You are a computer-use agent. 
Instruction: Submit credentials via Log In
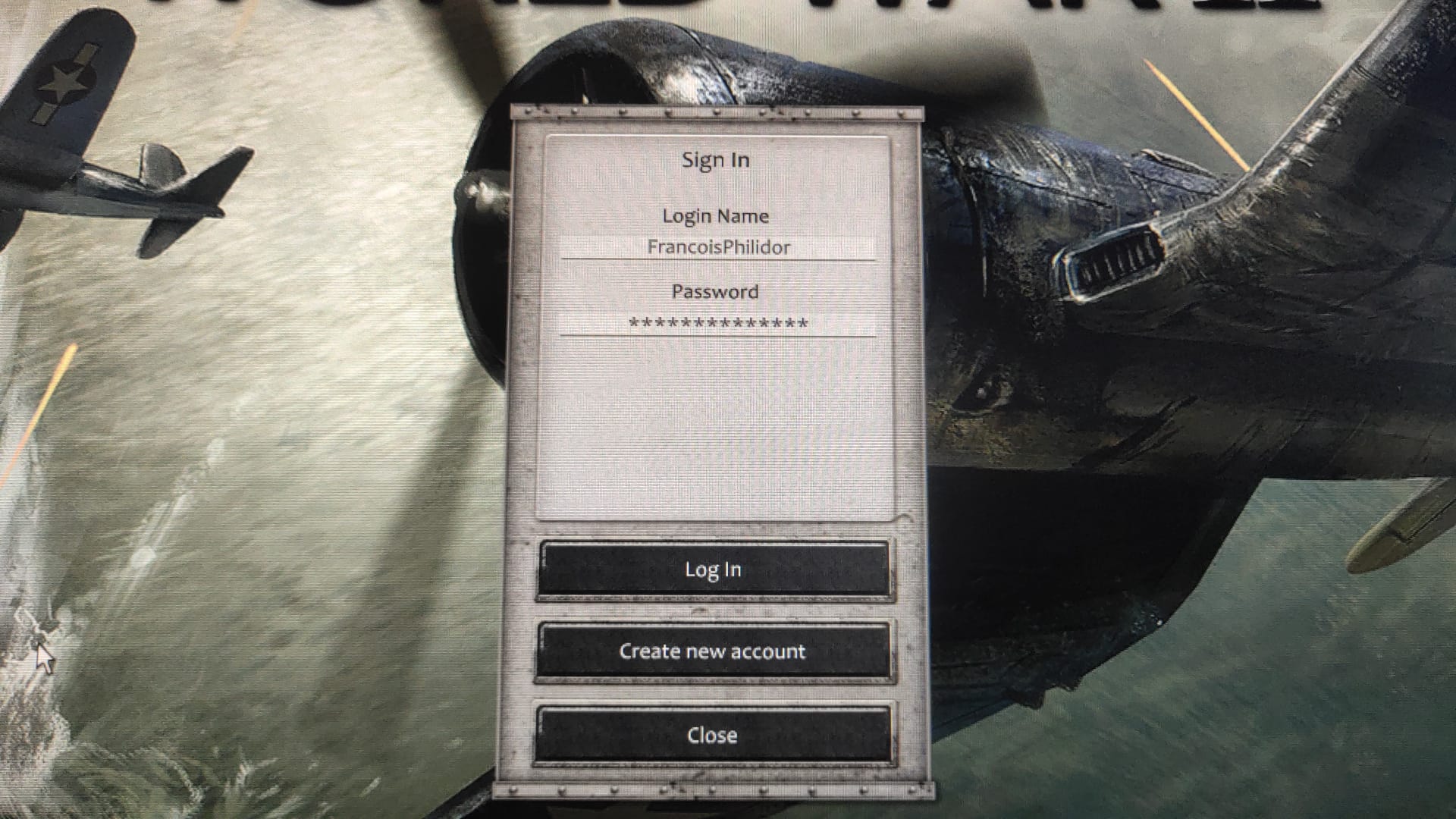pyautogui.click(x=714, y=570)
